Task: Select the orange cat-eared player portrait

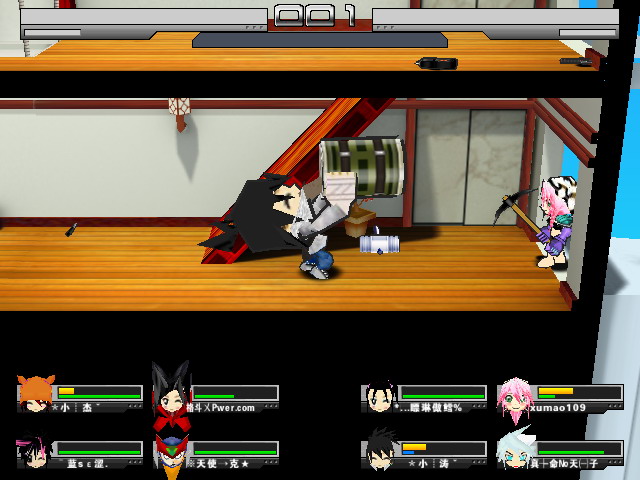Action: pyautogui.click(x=36, y=393)
